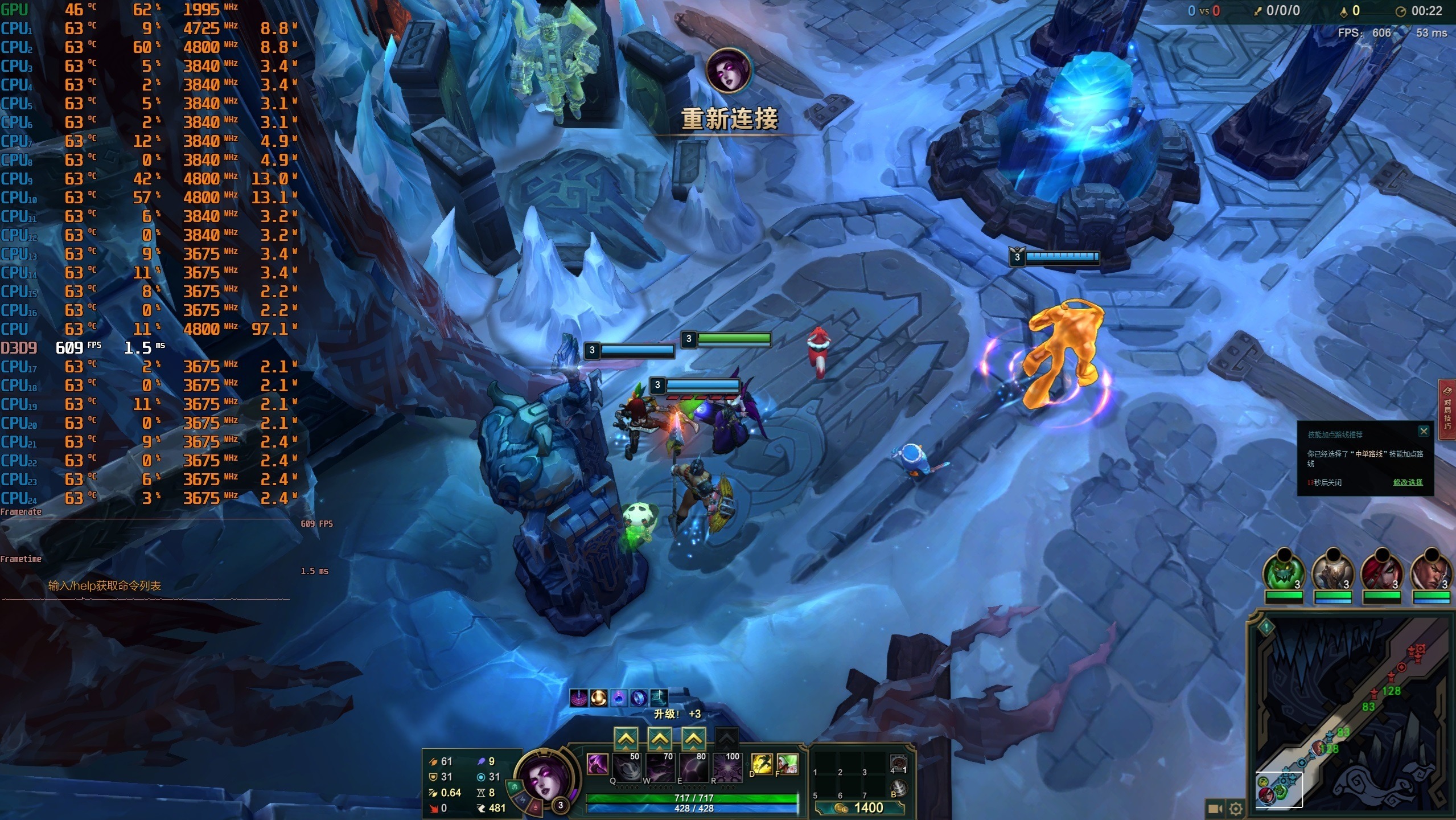
Task: Open settings with the gear icon
Action: [x=1236, y=808]
